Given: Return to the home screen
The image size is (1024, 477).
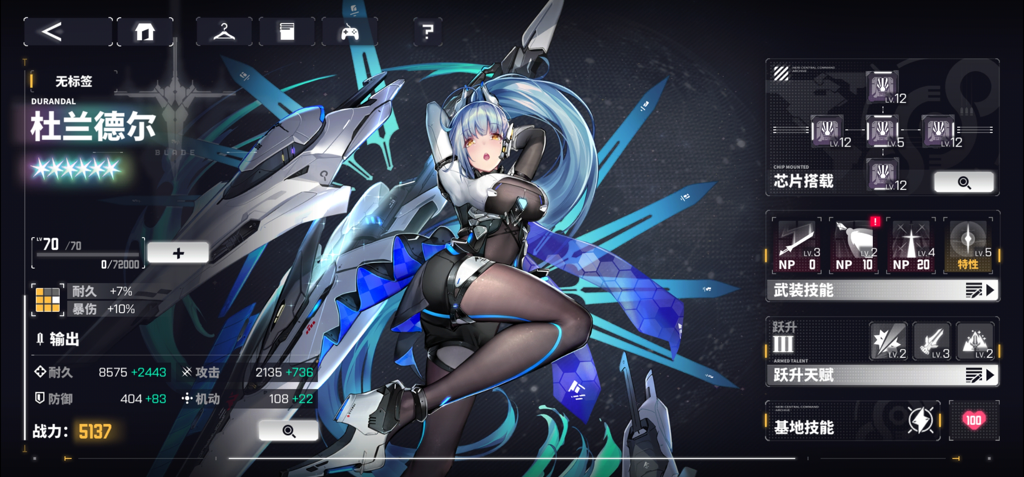Looking at the screenshot, I should [x=145, y=31].
